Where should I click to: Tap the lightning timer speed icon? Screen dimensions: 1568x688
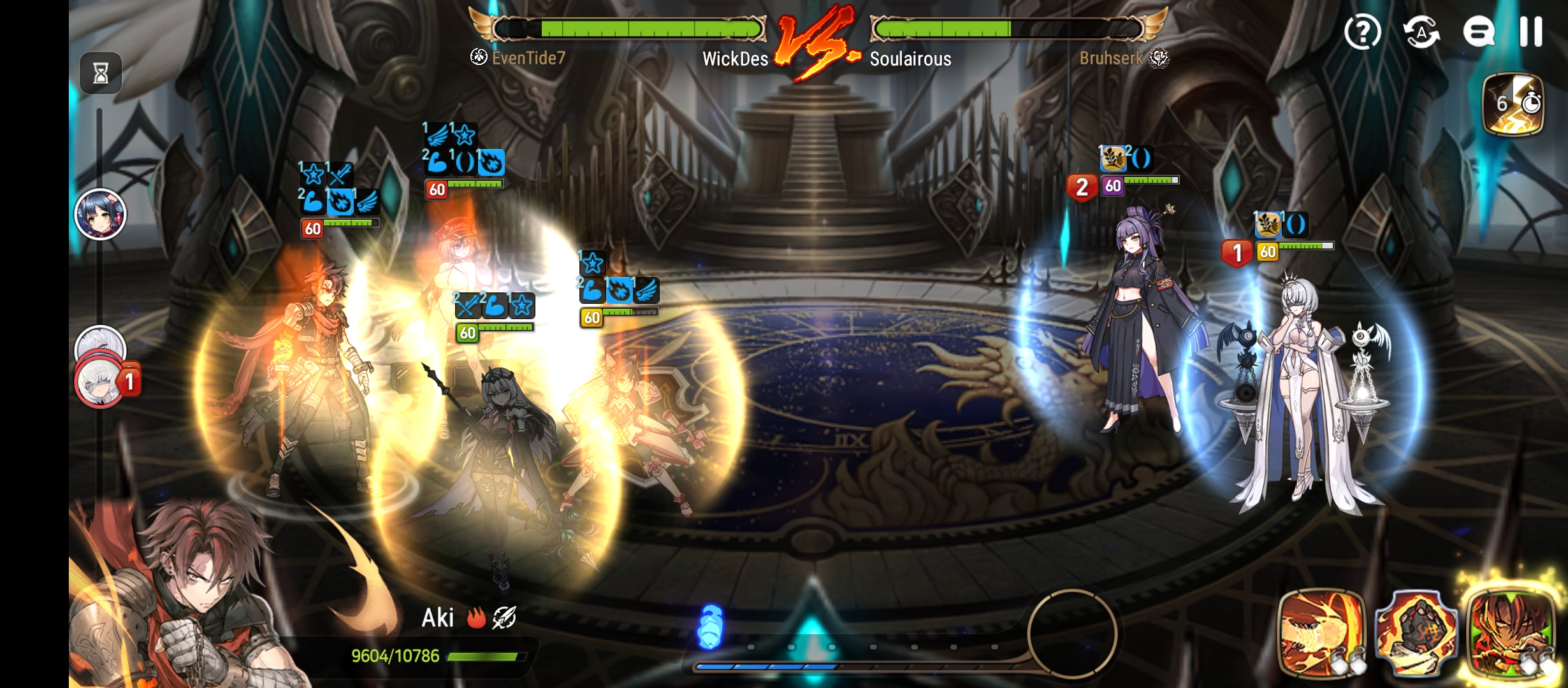click(1514, 104)
